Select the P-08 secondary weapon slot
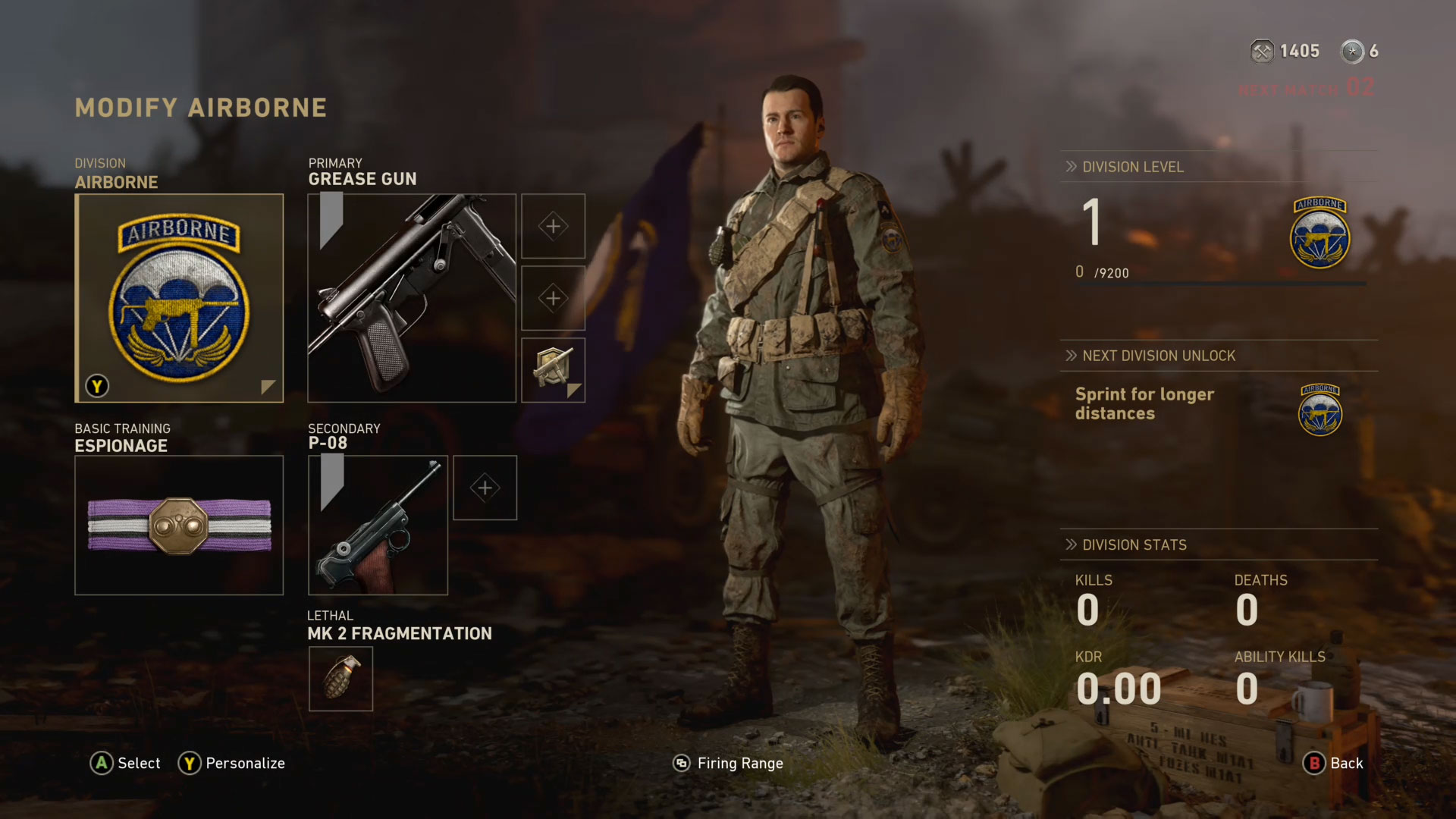Screen dimensions: 1456x819 coord(378,525)
